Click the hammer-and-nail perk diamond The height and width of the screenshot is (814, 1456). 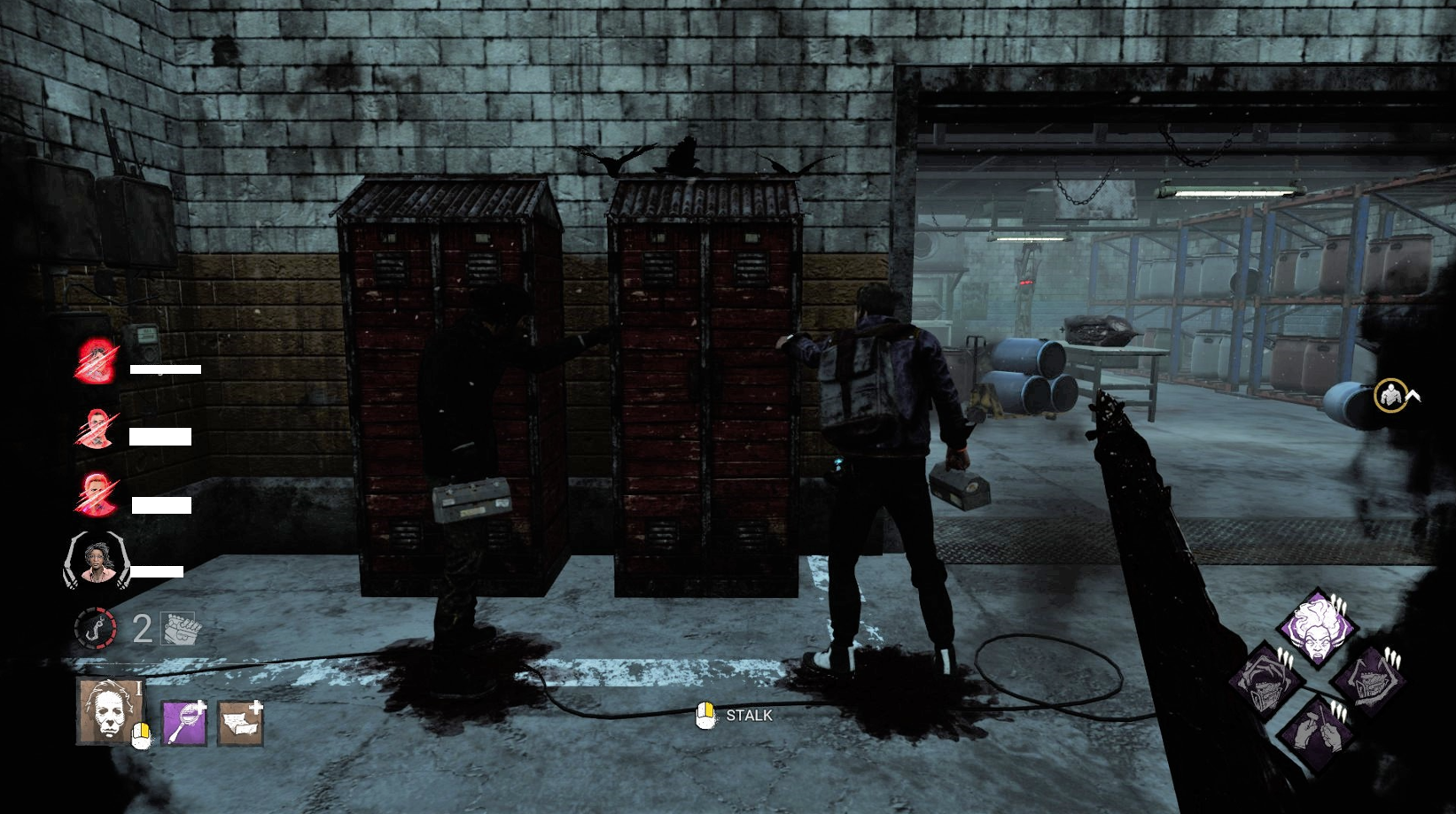click(x=1316, y=729)
